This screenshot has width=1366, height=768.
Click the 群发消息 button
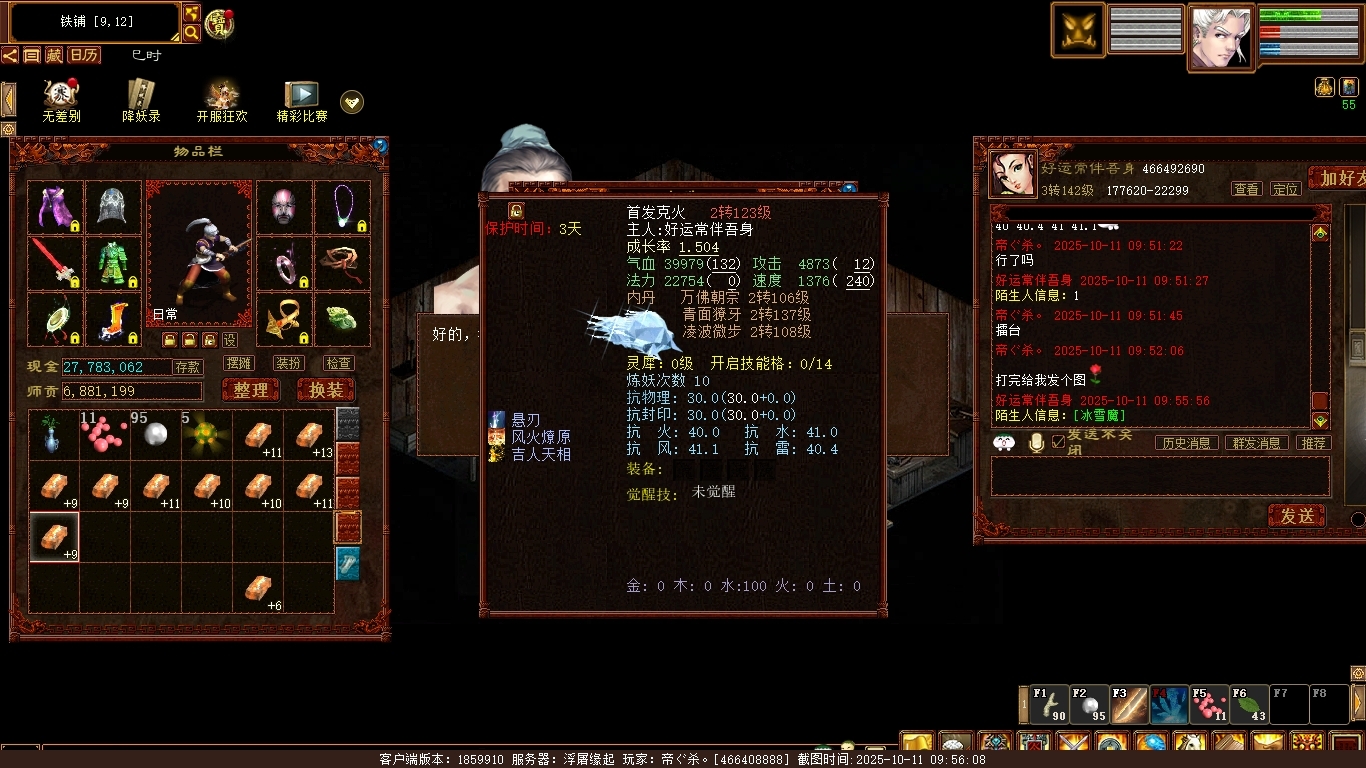1256,443
